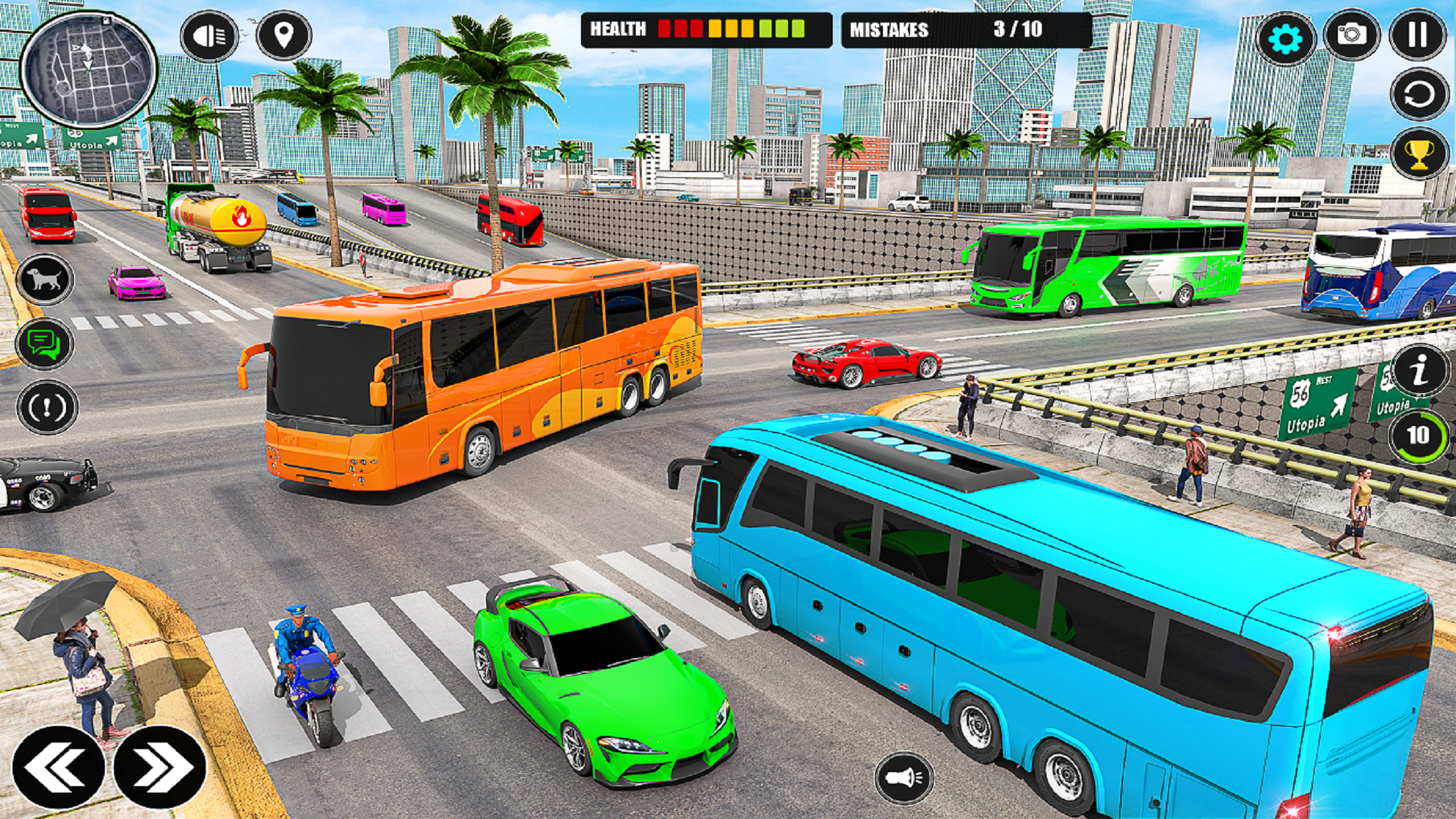1456x819 pixels.
Task: Sound the horn button
Action: tap(903, 779)
